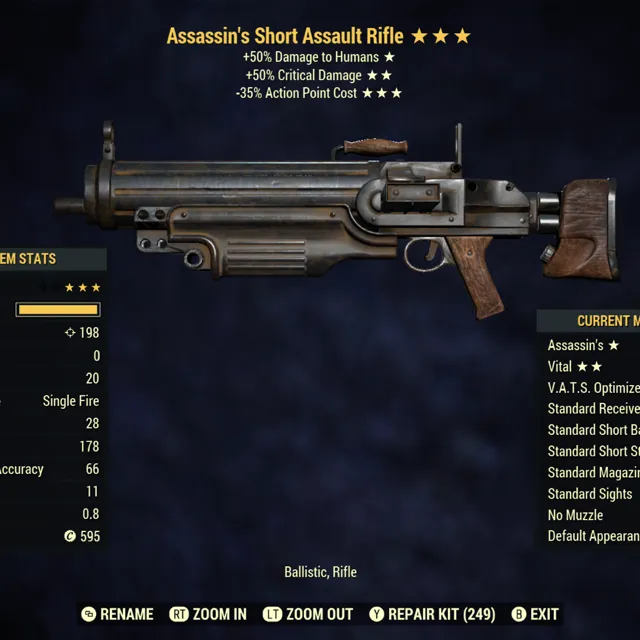Select the Vital two-star mod row
Image resolution: width=640 pixels, height=640 pixels.
coord(576,367)
